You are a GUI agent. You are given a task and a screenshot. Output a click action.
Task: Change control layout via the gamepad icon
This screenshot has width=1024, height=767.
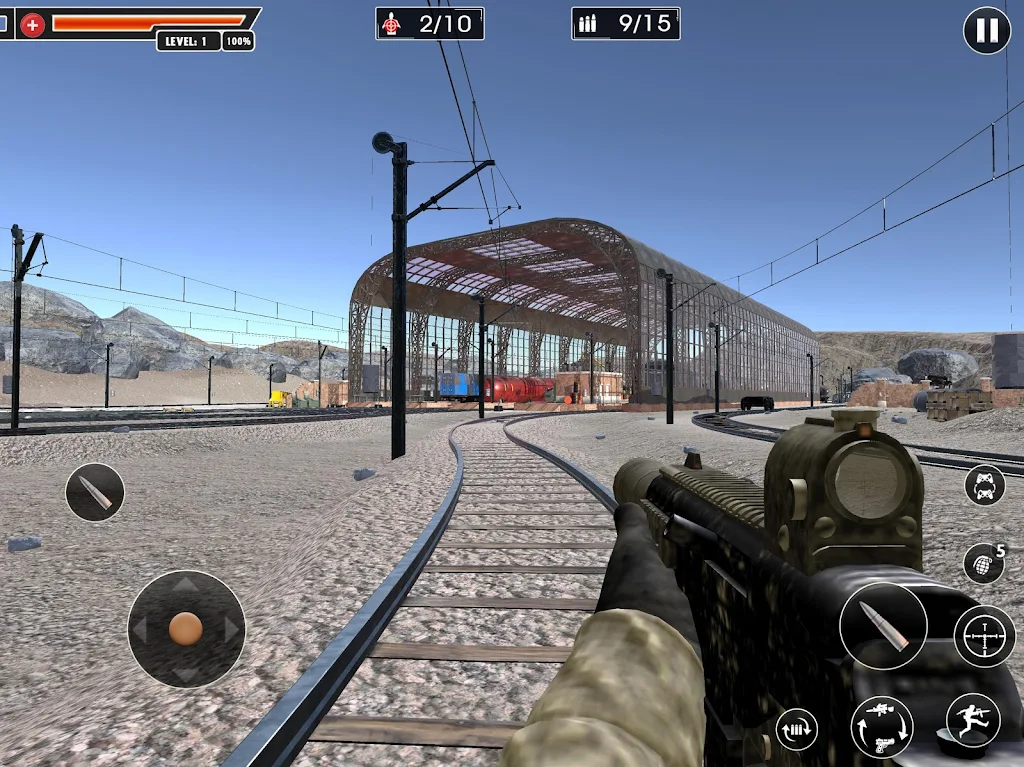coord(985,485)
